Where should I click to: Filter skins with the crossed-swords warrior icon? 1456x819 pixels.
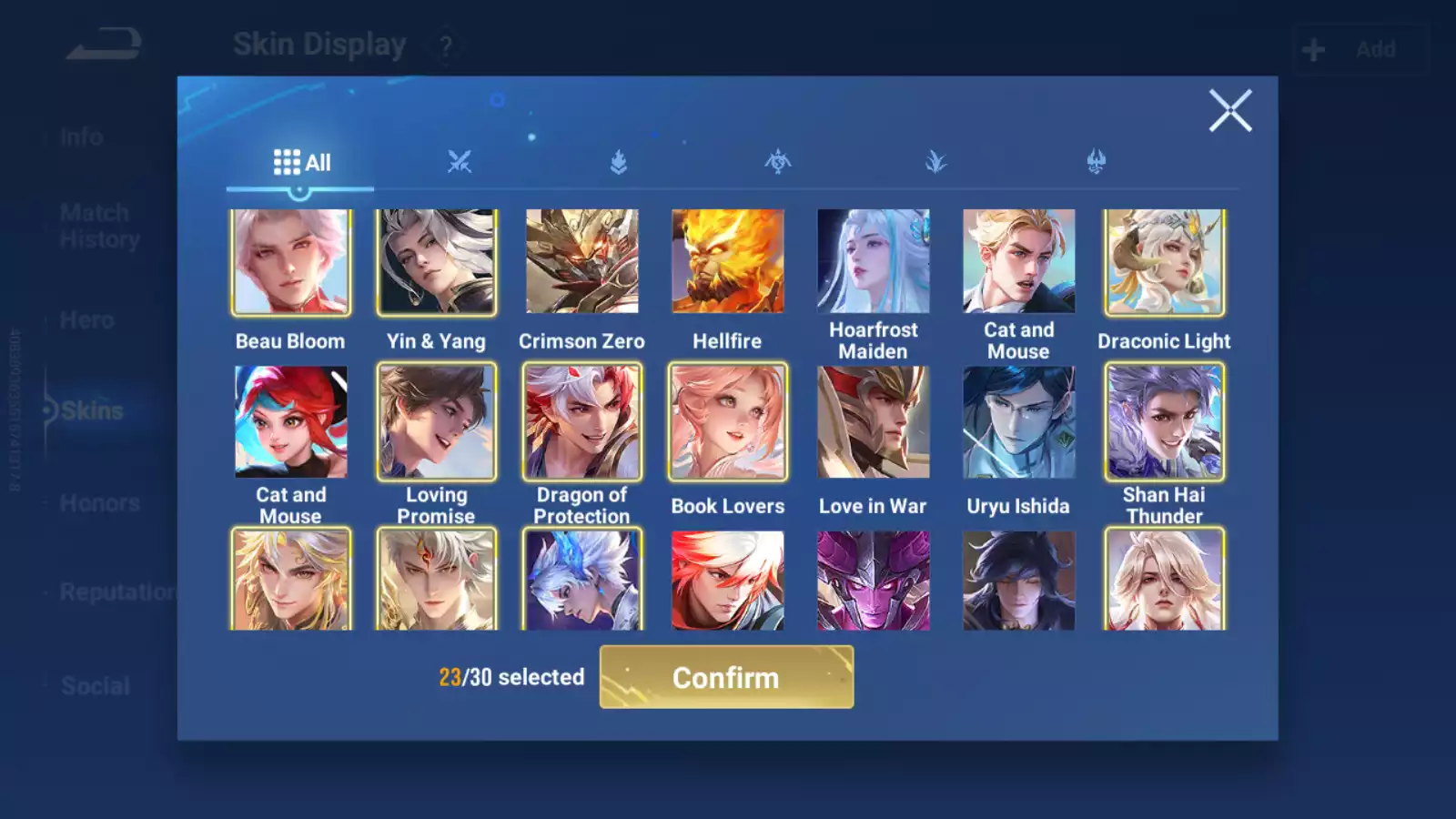pos(460,162)
